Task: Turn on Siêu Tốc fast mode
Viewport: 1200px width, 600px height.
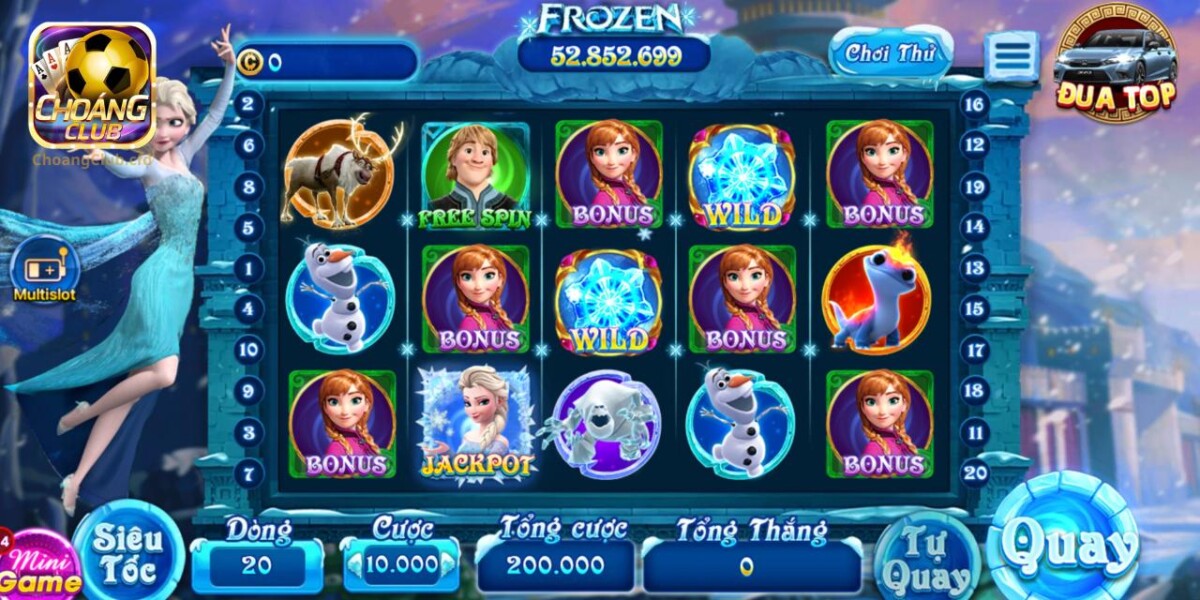Action: pyautogui.click(x=127, y=553)
